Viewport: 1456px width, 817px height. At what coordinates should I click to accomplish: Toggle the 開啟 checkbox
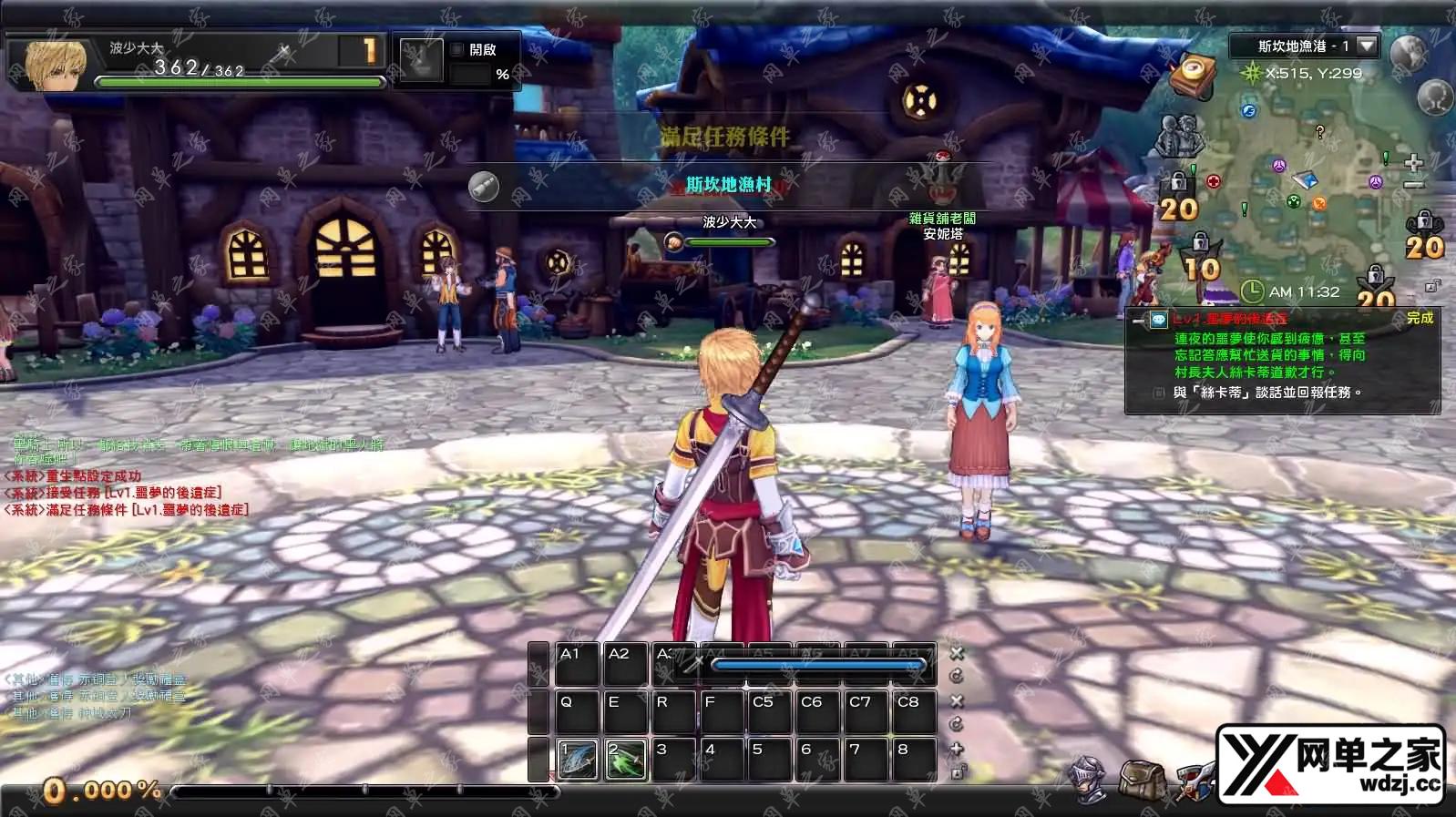point(457,50)
